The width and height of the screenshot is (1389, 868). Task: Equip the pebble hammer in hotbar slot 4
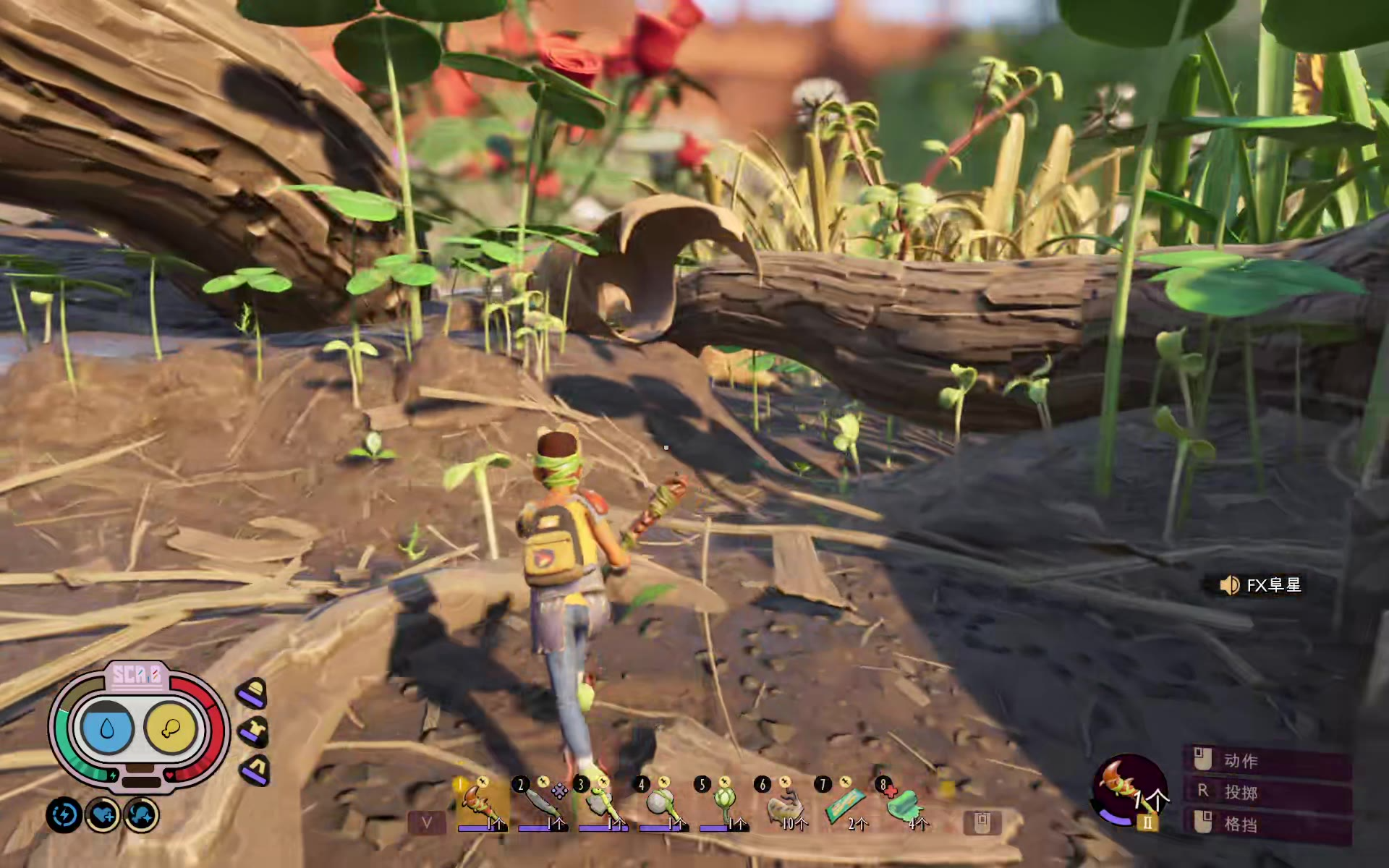pos(661,804)
